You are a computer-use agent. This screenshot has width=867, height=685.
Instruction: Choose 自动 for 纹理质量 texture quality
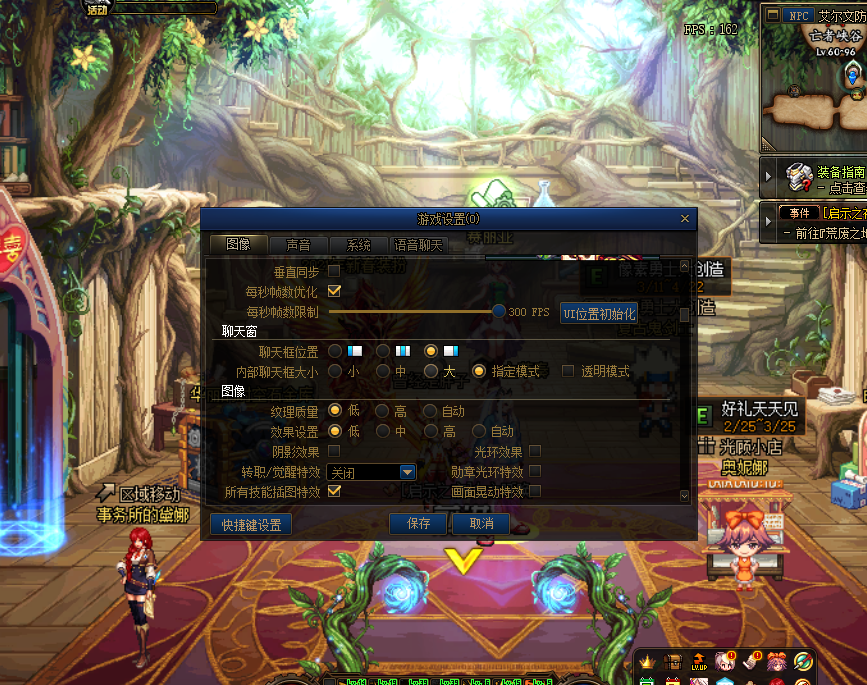(430, 411)
